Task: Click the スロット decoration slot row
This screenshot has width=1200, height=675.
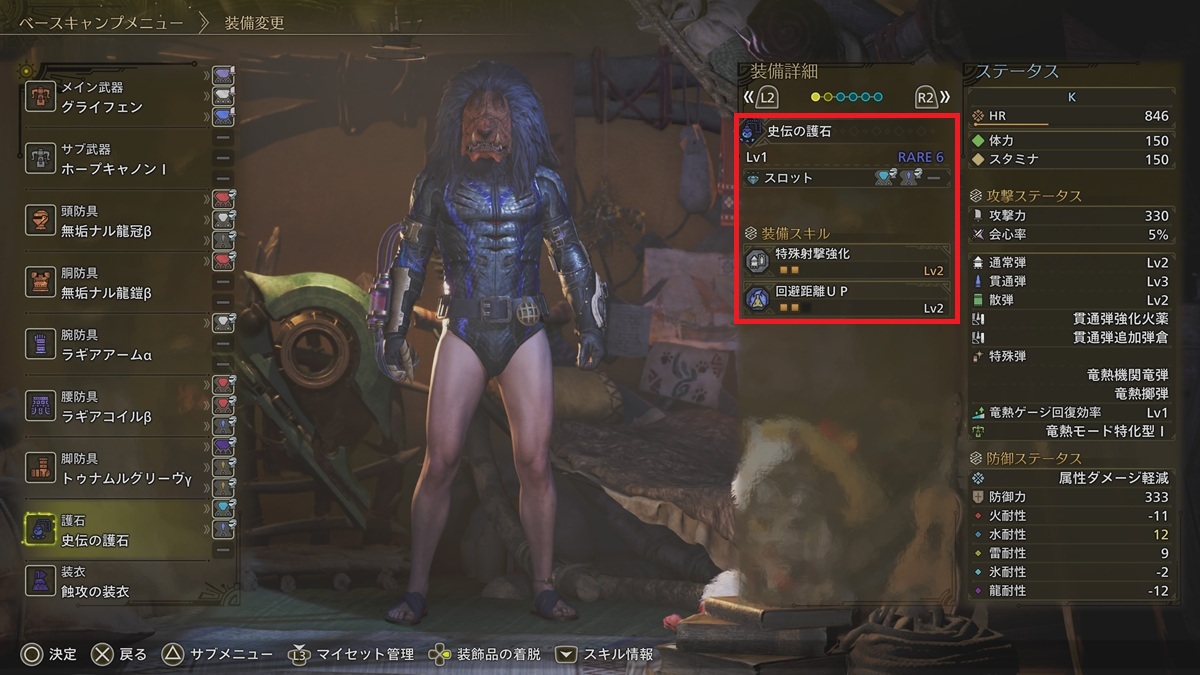Action: (x=845, y=178)
